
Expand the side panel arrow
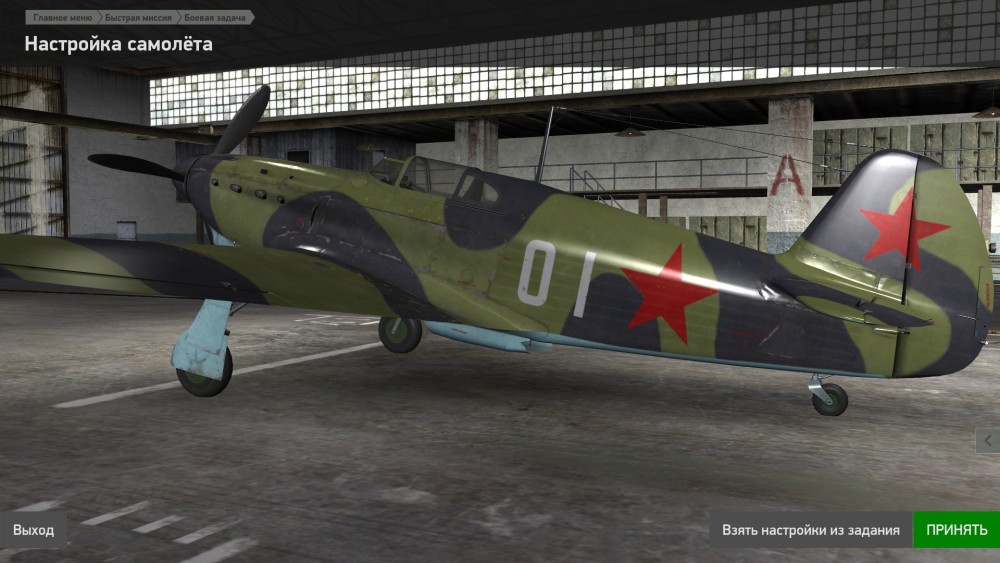coord(988,440)
